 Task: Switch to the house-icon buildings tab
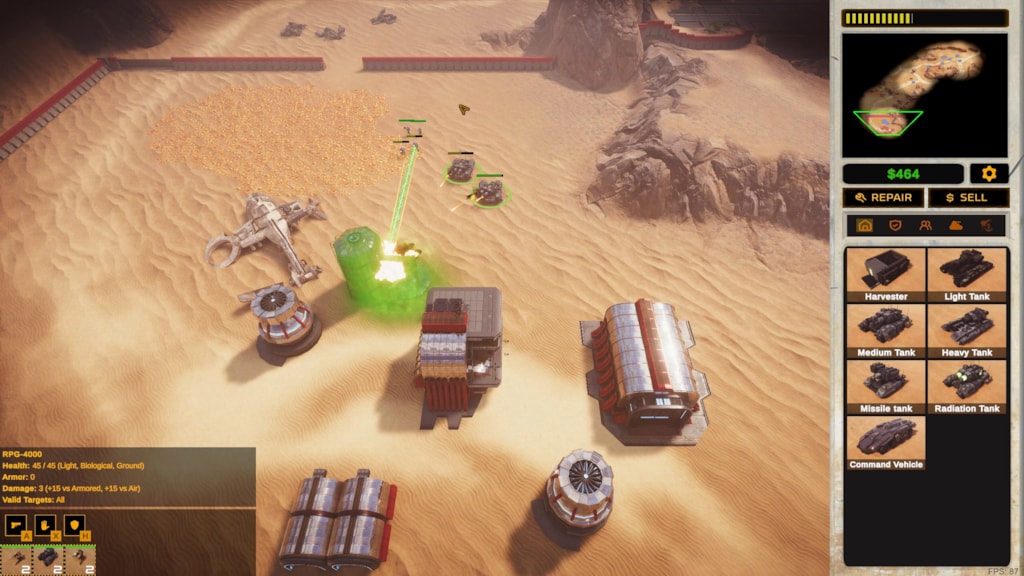tap(865, 226)
